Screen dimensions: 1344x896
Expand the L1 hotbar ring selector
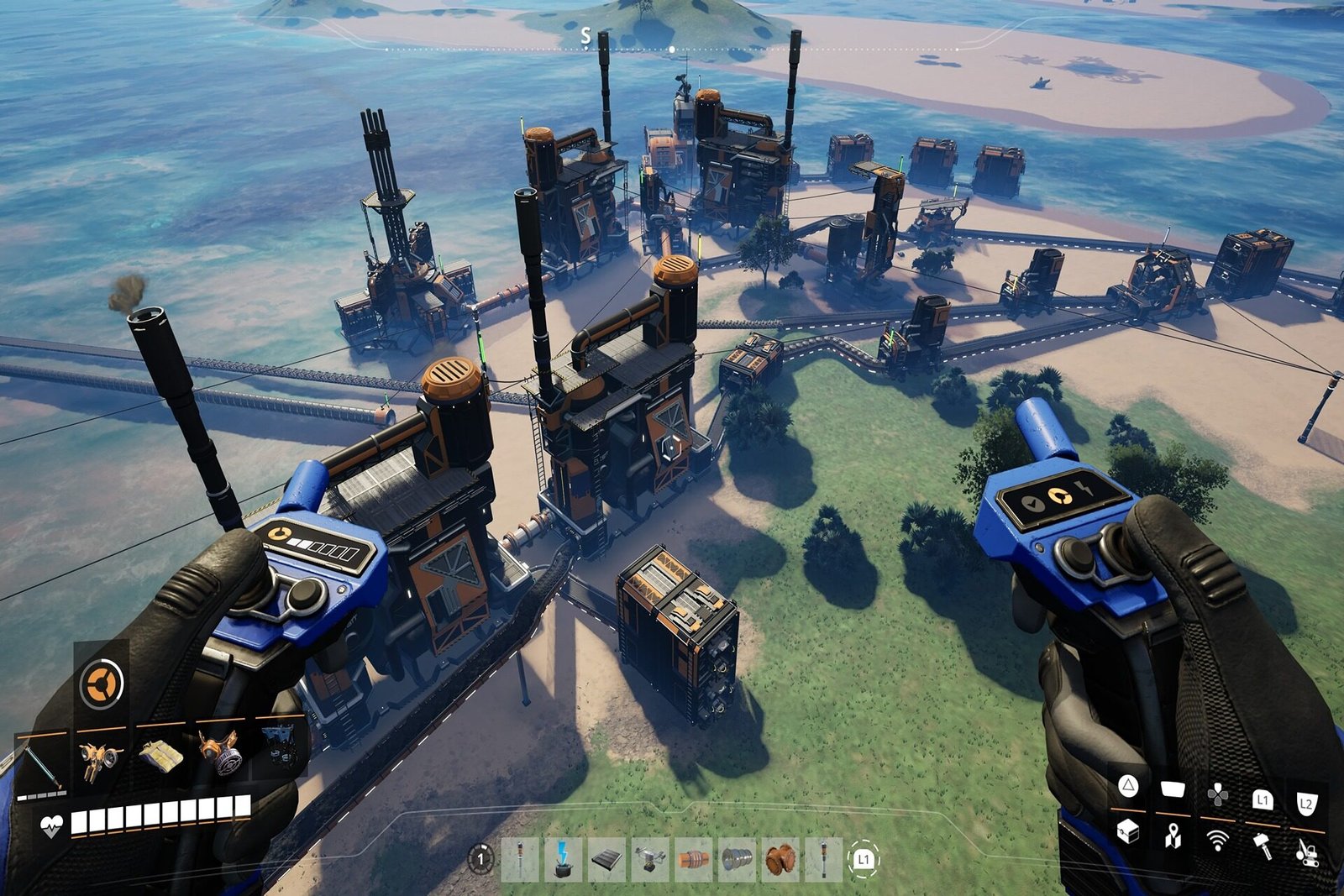[862, 857]
